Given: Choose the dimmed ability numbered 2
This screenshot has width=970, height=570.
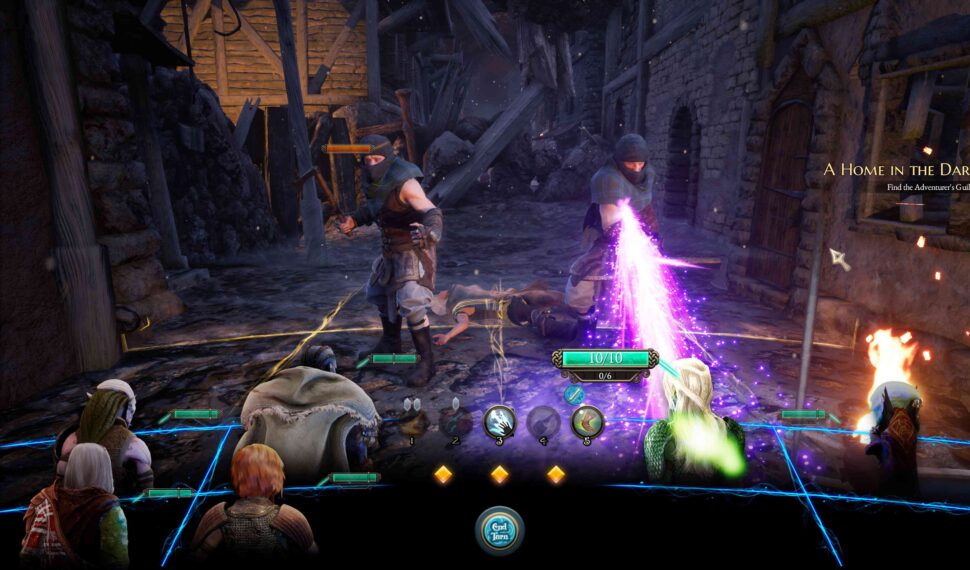Looking at the screenshot, I should 456,422.
